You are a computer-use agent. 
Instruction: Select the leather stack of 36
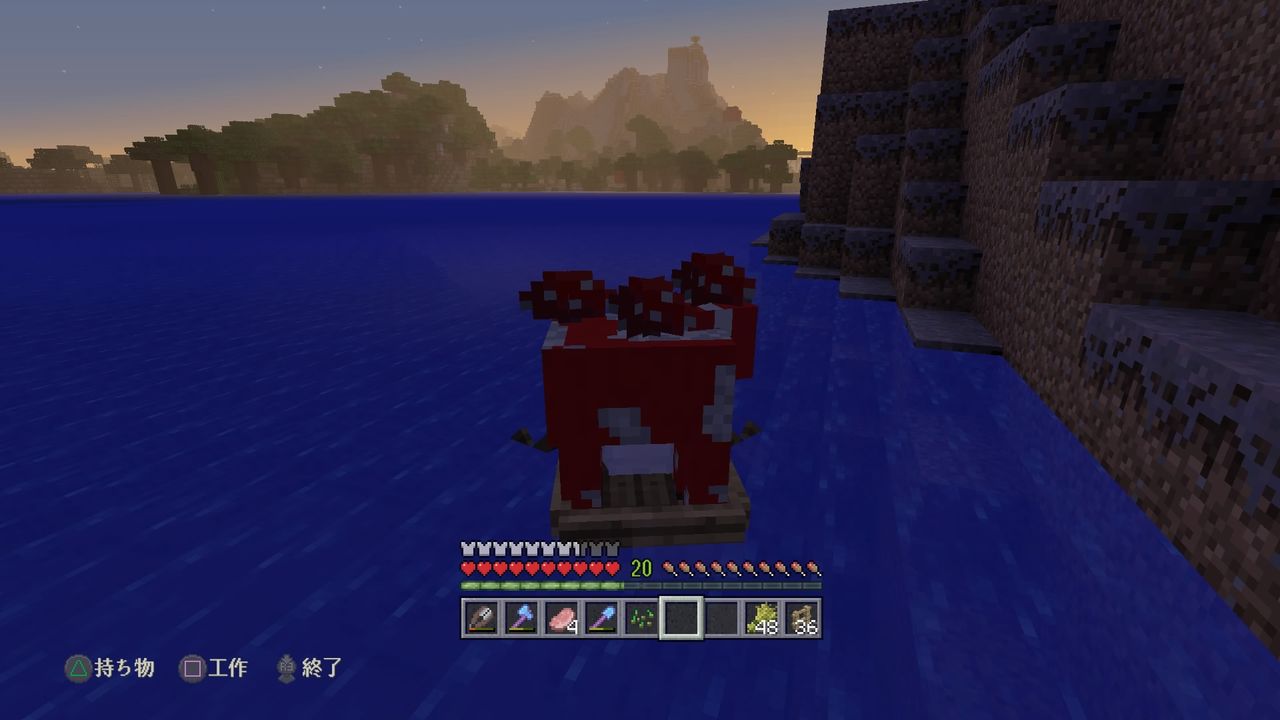(x=803, y=618)
